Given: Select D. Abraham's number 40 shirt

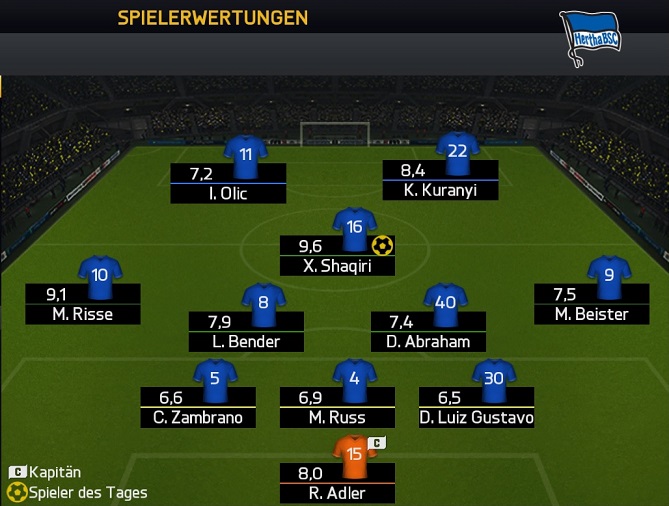Looking at the screenshot, I should [x=445, y=301].
